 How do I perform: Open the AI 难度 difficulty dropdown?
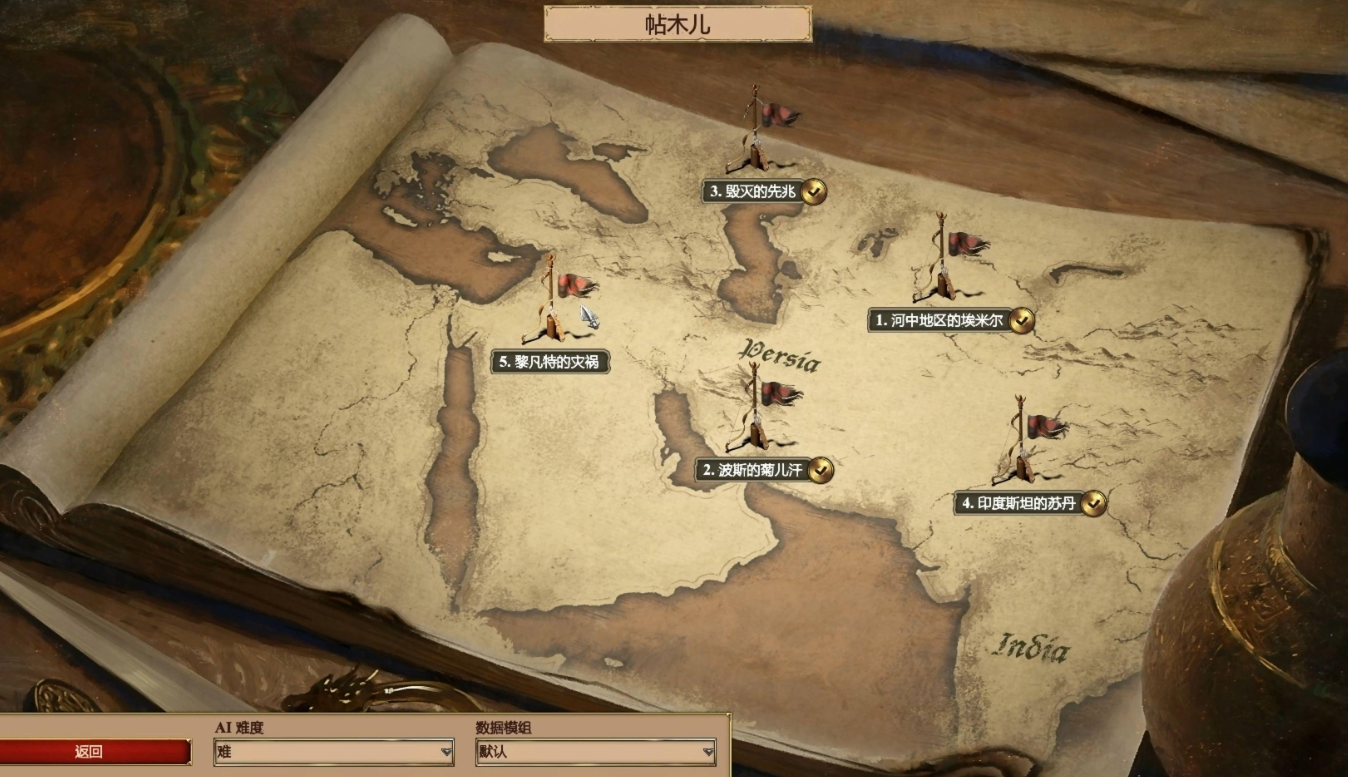tap(334, 752)
